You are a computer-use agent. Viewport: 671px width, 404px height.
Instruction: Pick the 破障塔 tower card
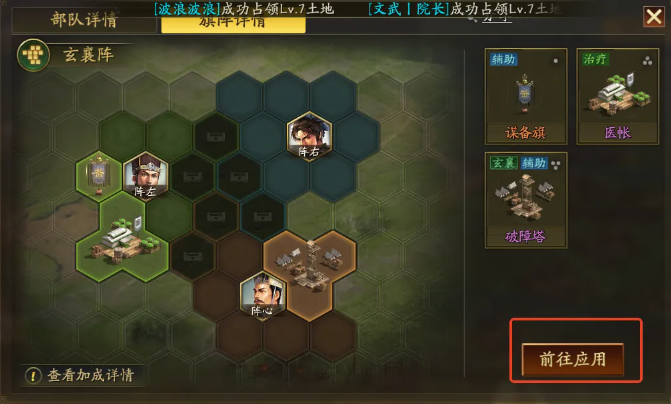coord(525,200)
